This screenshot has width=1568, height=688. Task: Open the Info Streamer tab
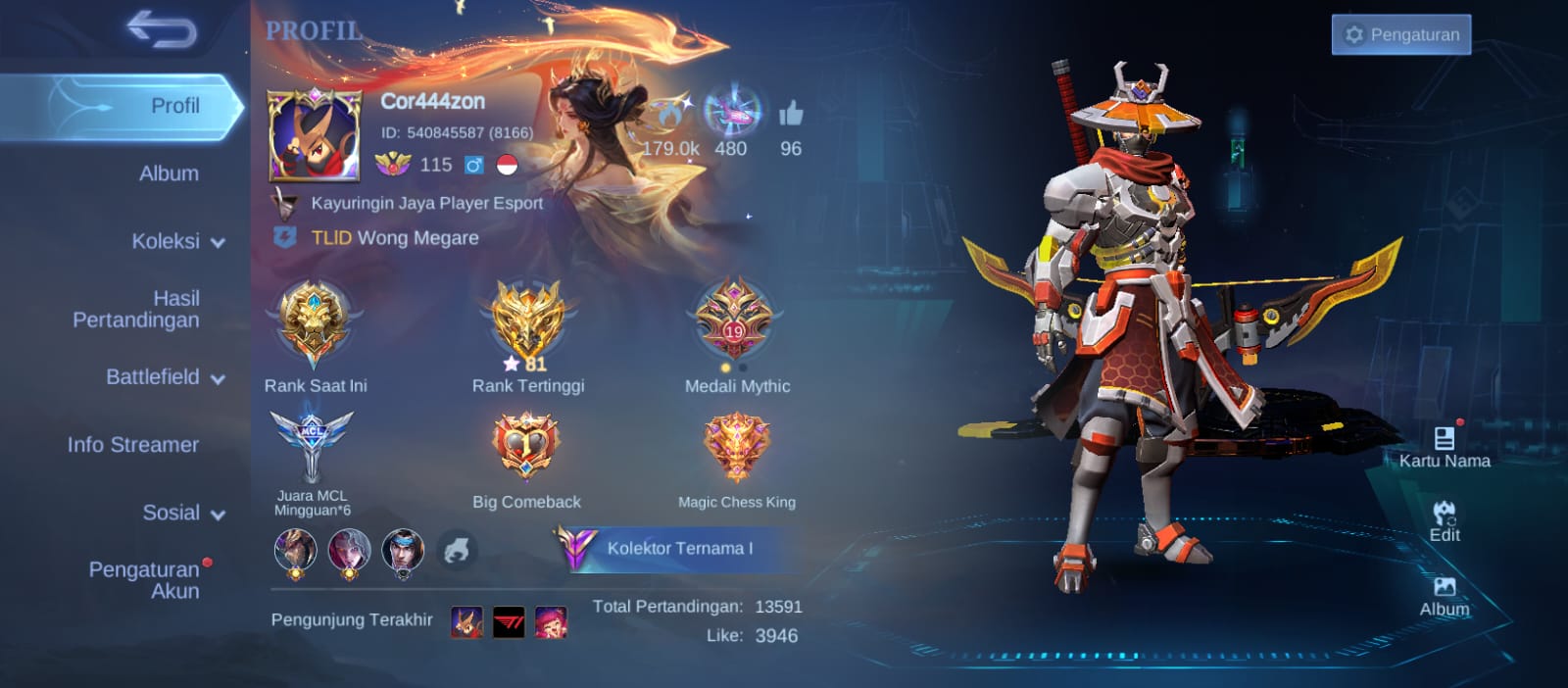[x=133, y=445]
